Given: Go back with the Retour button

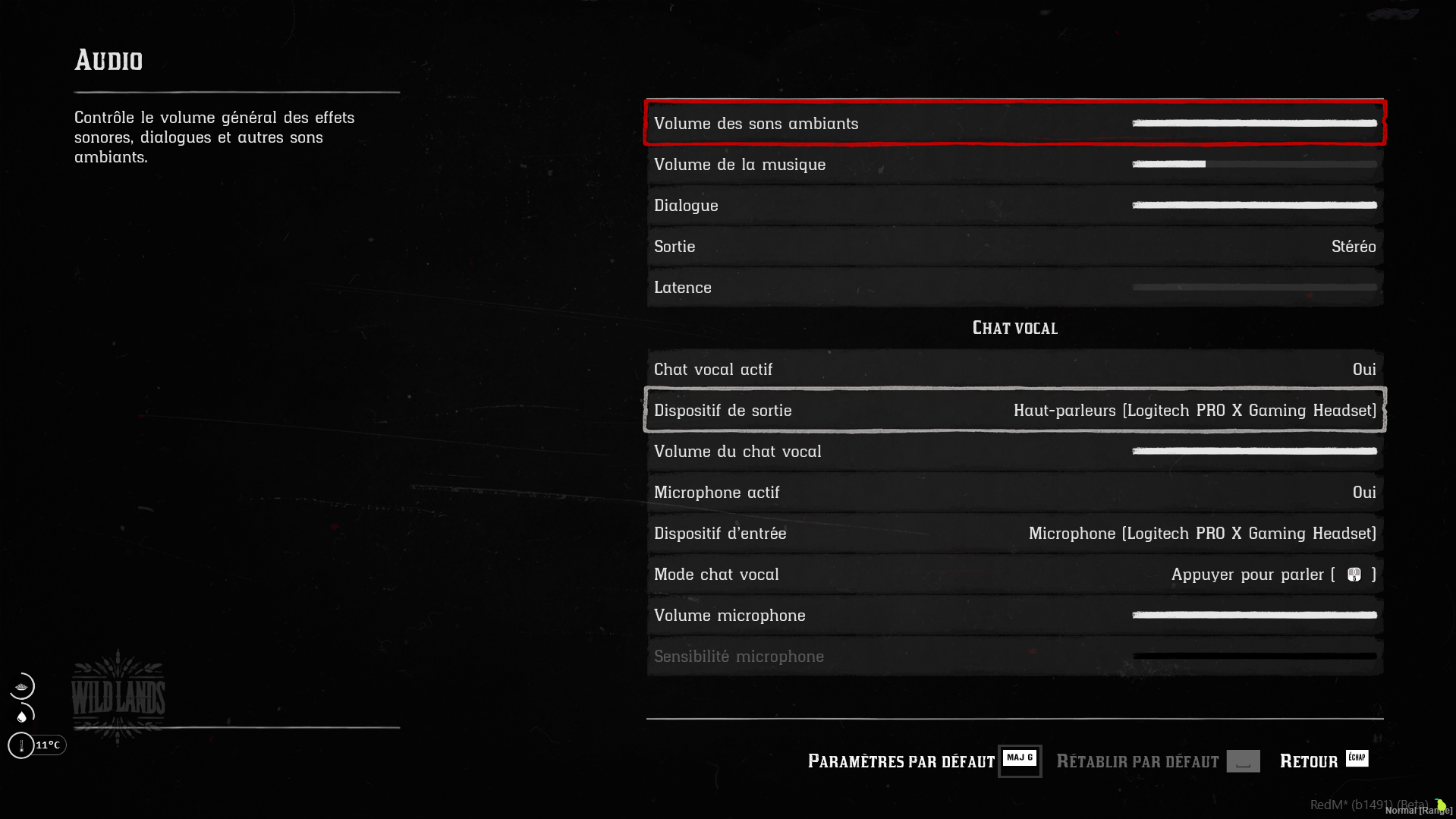Looking at the screenshot, I should pos(1322,761).
